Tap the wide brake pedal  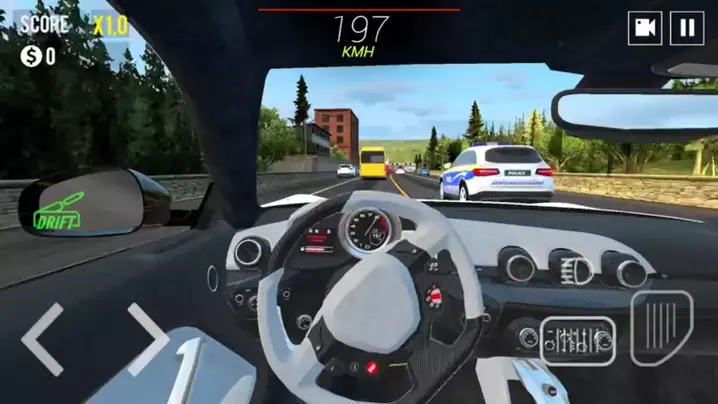click(578, 340)
